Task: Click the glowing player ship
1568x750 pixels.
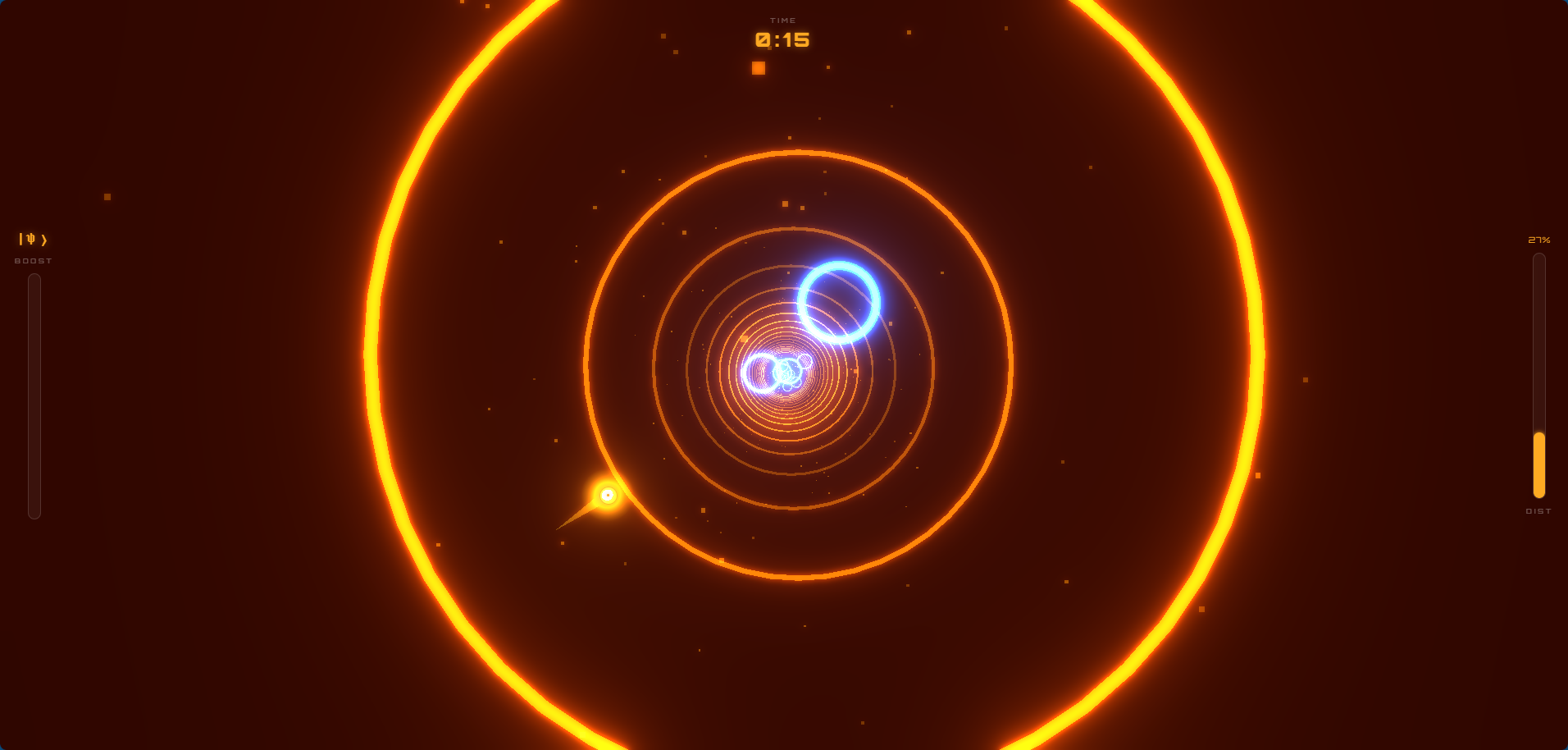Action: (607, 494)
